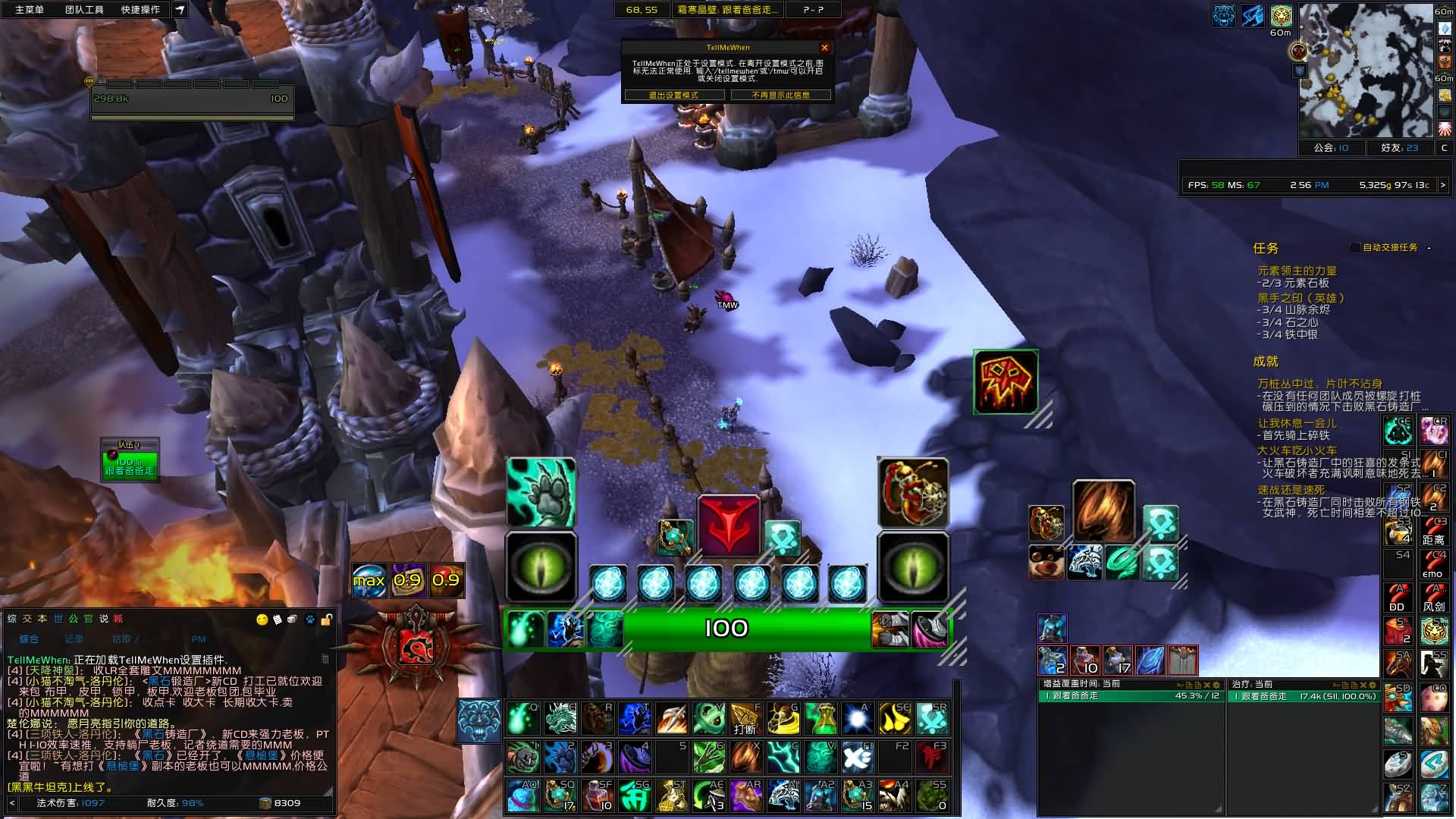Use the white starburst ability on key A

pos(858,718)
